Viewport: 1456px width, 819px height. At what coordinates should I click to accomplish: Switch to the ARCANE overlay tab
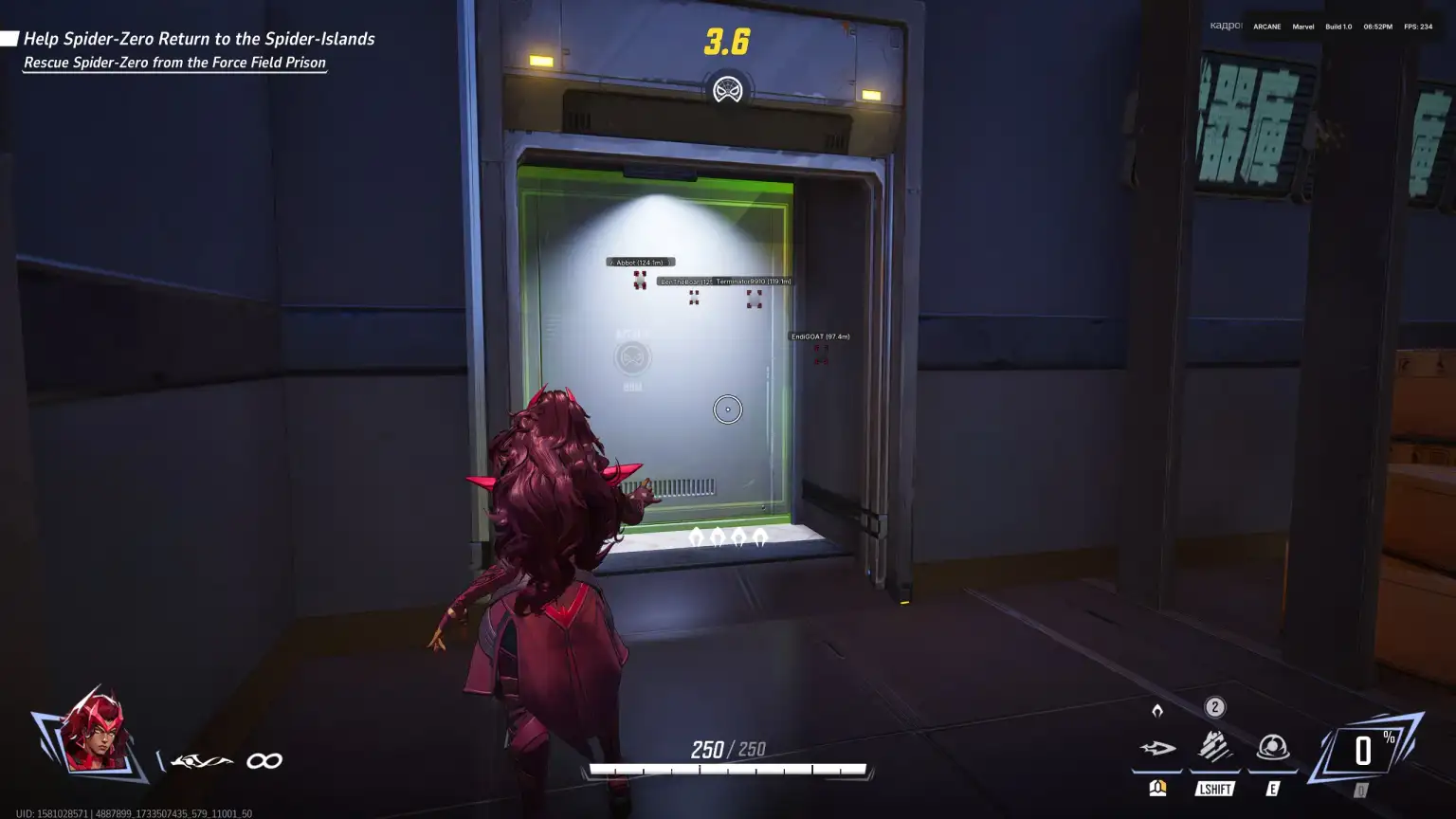click(1265, 27)
